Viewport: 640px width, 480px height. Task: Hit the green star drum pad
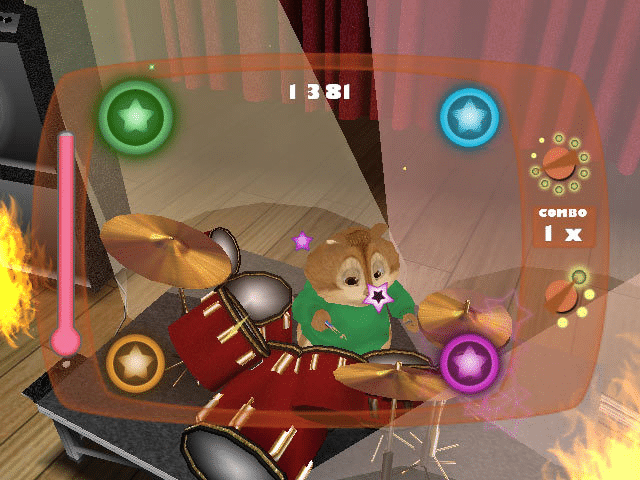point(136,116)
